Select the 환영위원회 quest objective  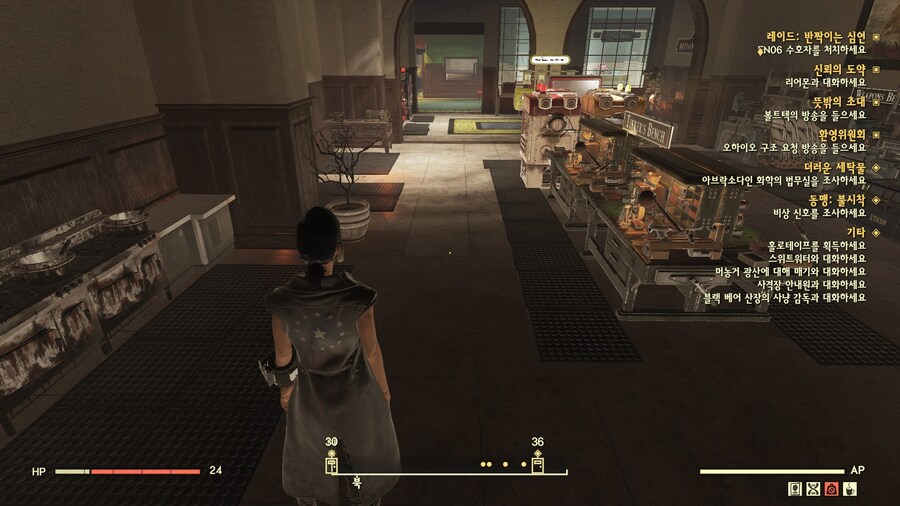coord(836,134)
